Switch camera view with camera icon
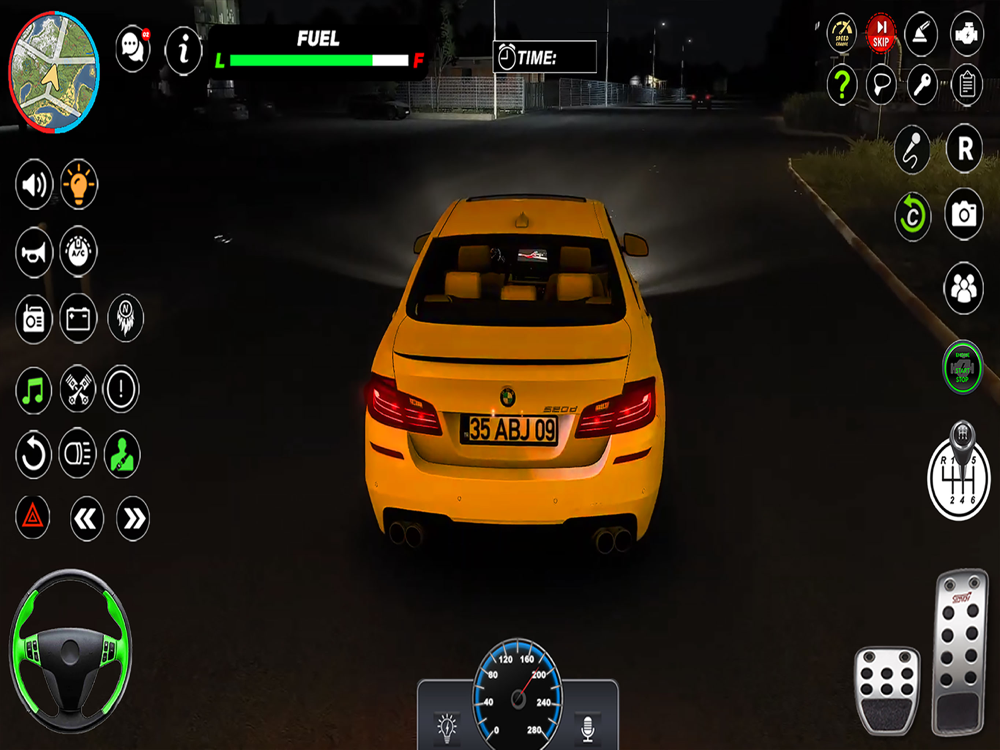Viewport: 1000px width, 750px height. pyautogui.click(x=964, y=213)
